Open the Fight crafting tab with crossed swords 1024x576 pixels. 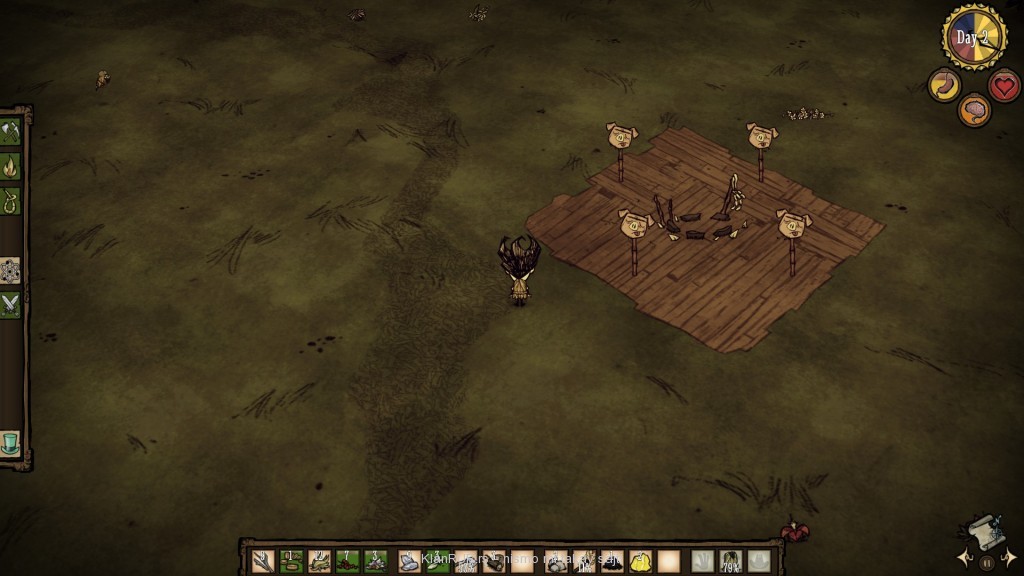click(x=11, y=304)
